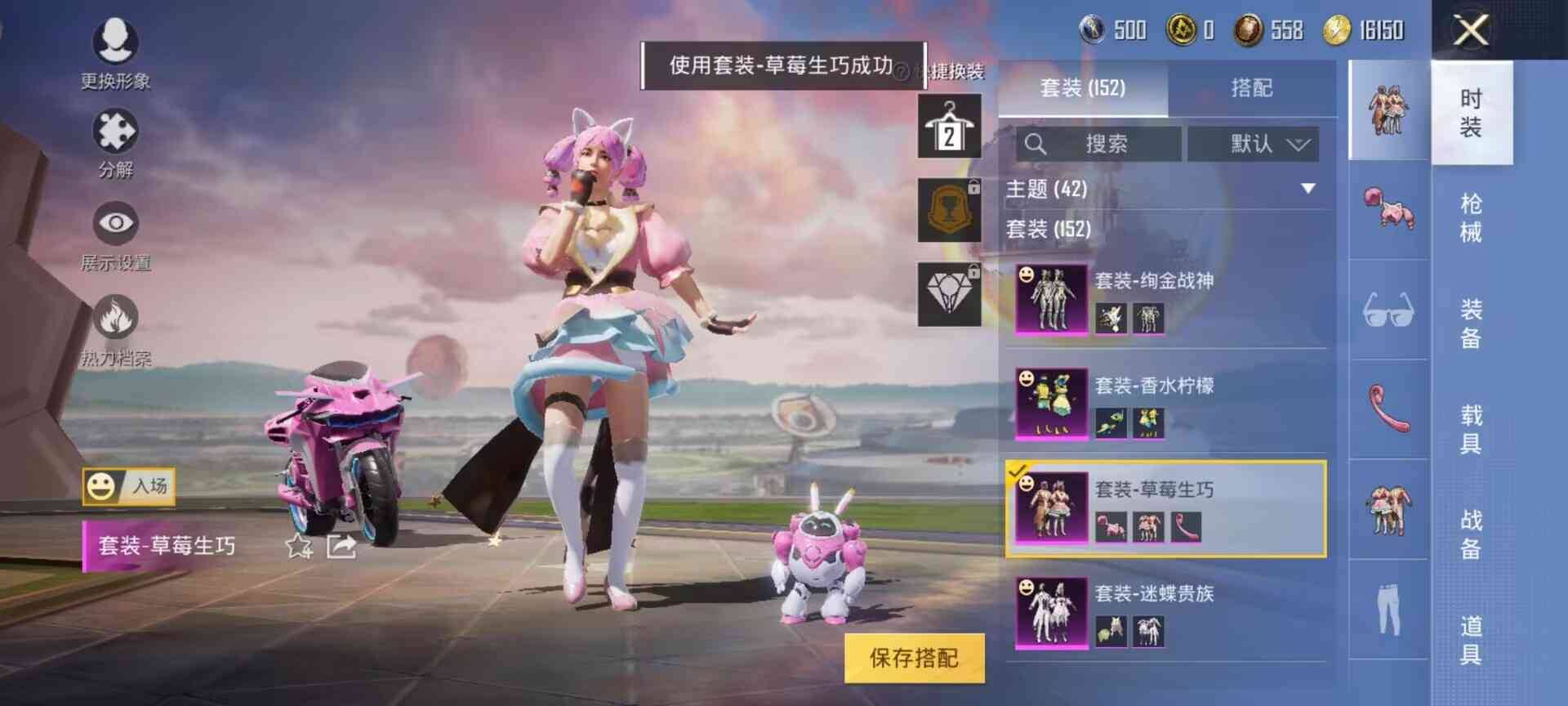Open the 默认 sorting dropdown
Viewport: 1568px width, 706px height.
click(x=1251, y=144)
